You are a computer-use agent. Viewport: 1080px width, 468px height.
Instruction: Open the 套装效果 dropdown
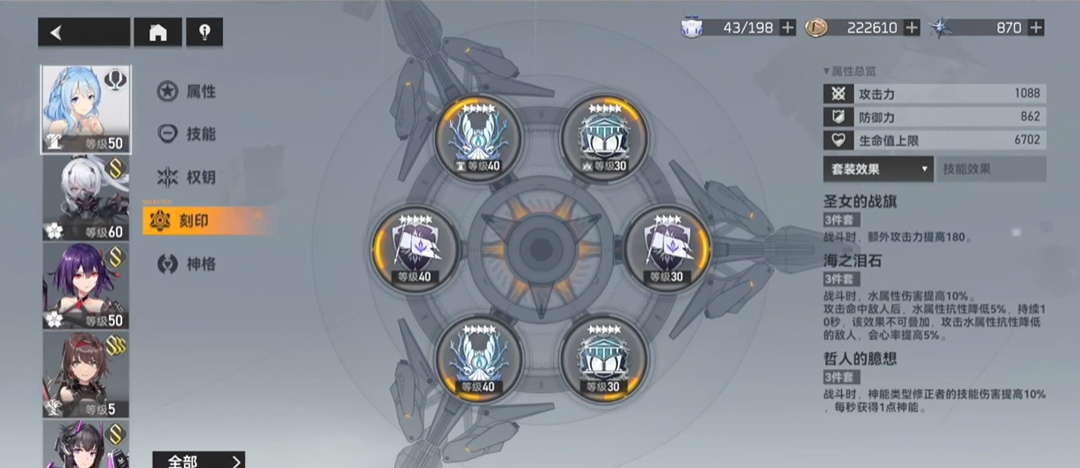(878, 169)
